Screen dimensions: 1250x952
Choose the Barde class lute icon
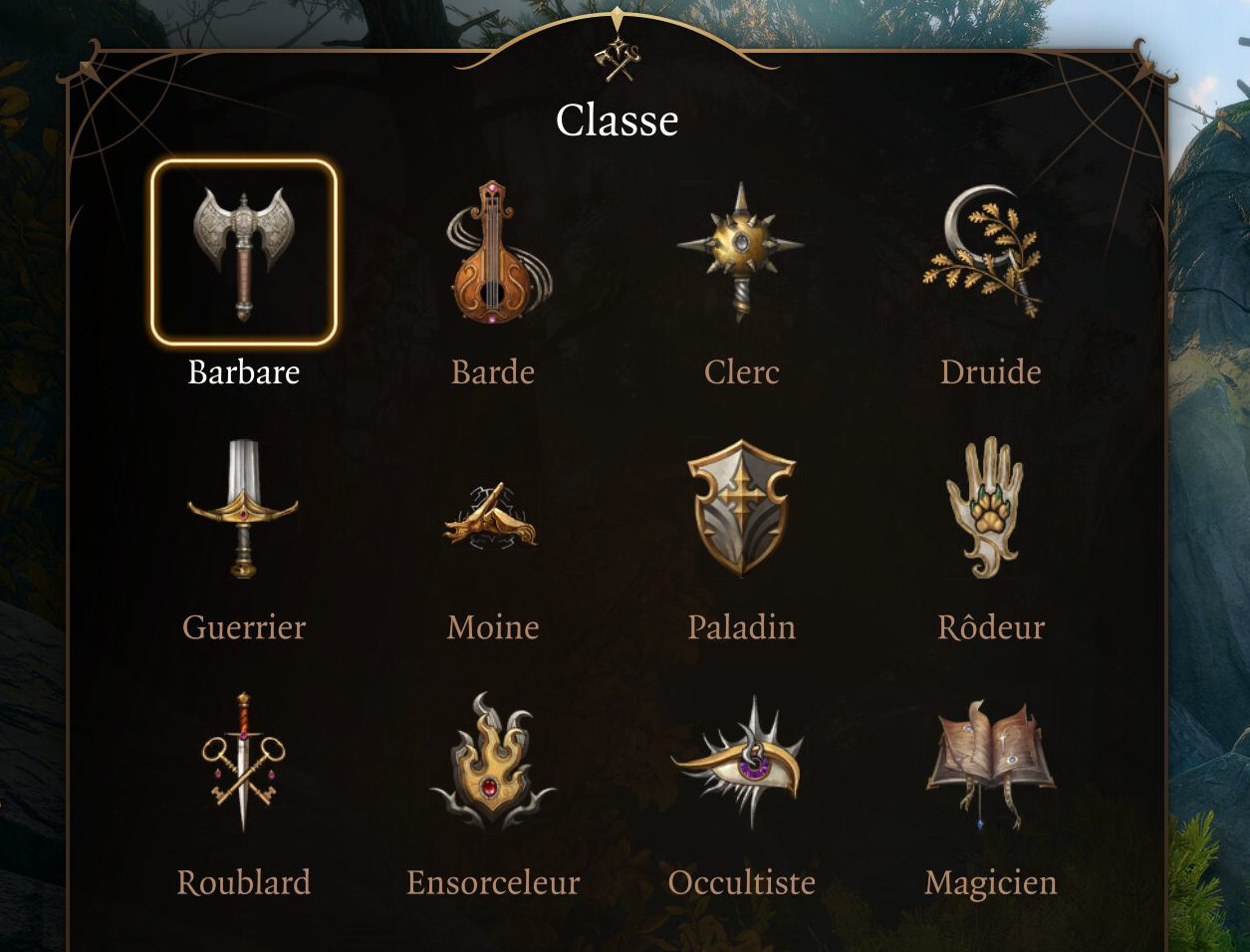point(493,252)
